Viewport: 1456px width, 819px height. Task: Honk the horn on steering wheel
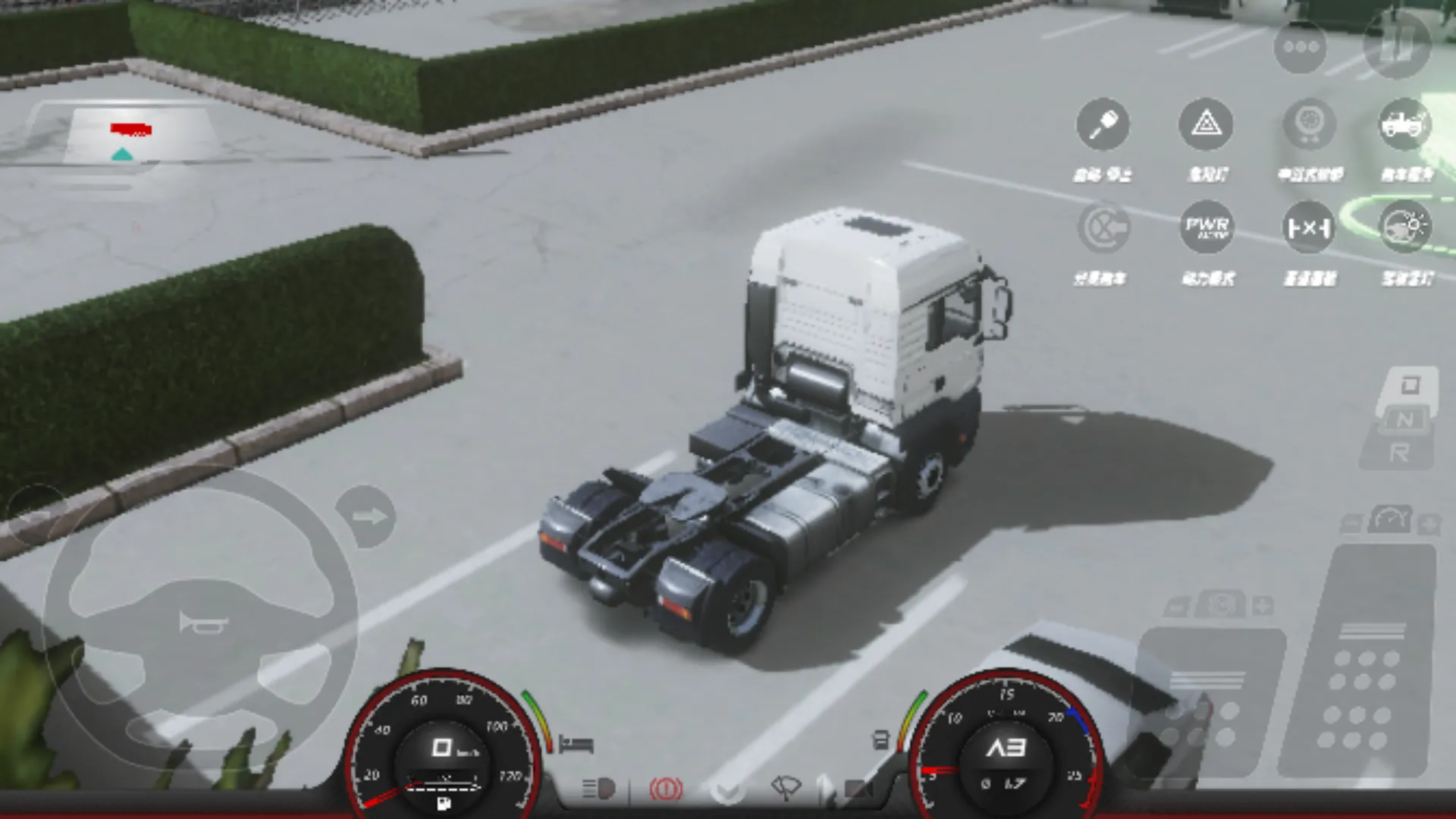[202, 623]
